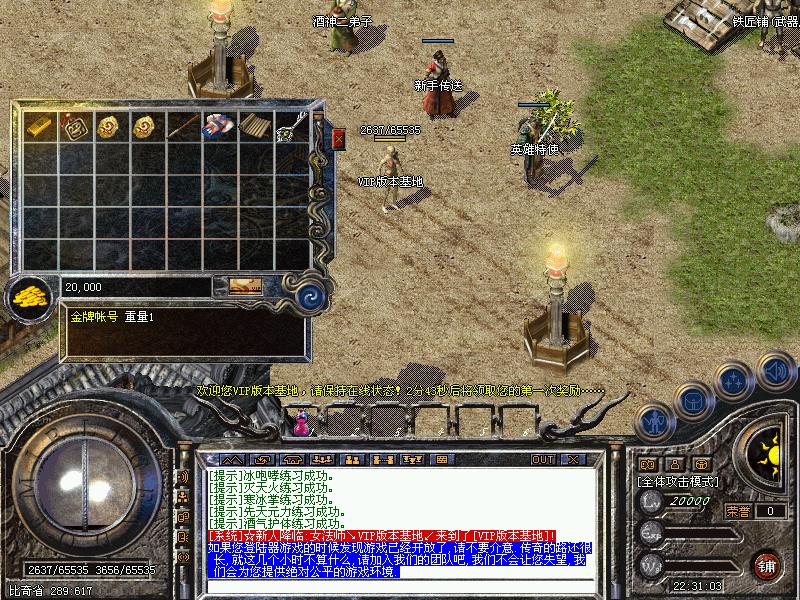Select the wooden staff item in the bag
Screen dimensions: 800x600
coord(183,126)
